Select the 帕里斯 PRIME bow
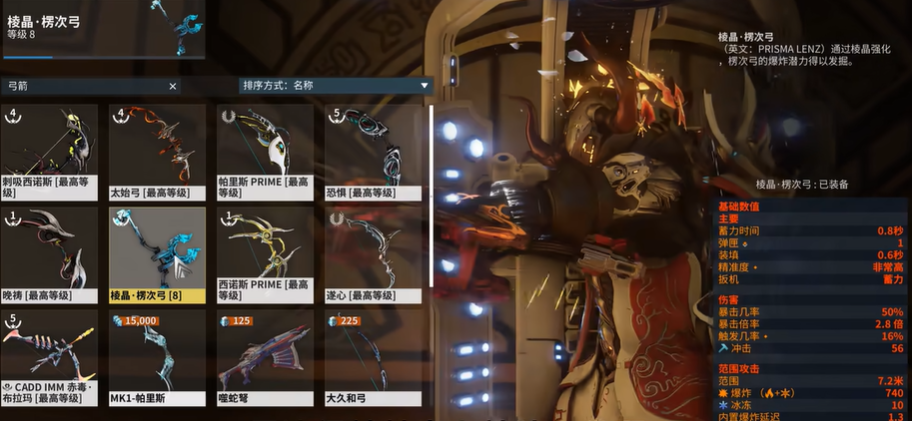Screen dimensions: 912x421 (x=265, y=151)
